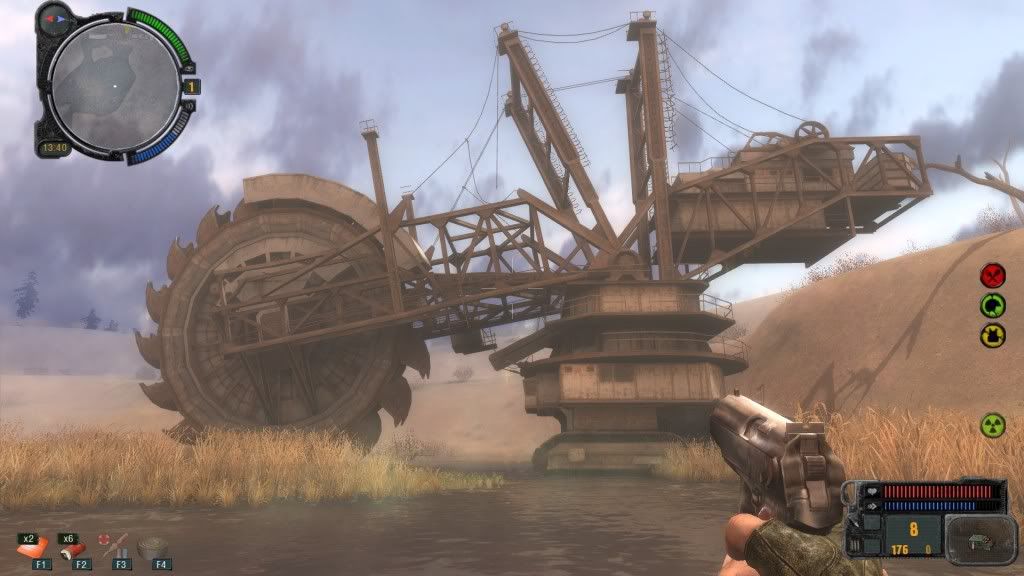Select the F4 bandage roll slot

pyautogui.click(x=154, y=548)
